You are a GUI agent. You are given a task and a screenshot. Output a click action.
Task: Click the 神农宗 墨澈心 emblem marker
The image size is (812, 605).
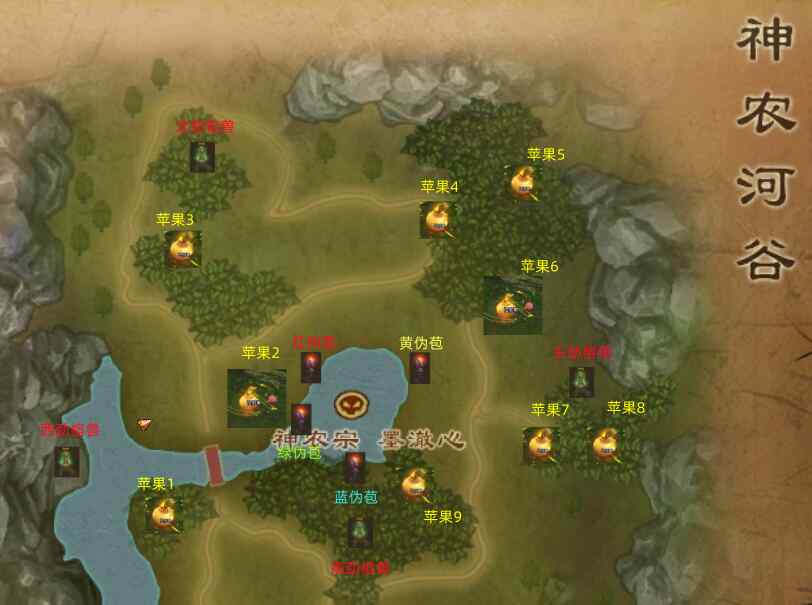(349, 405)
